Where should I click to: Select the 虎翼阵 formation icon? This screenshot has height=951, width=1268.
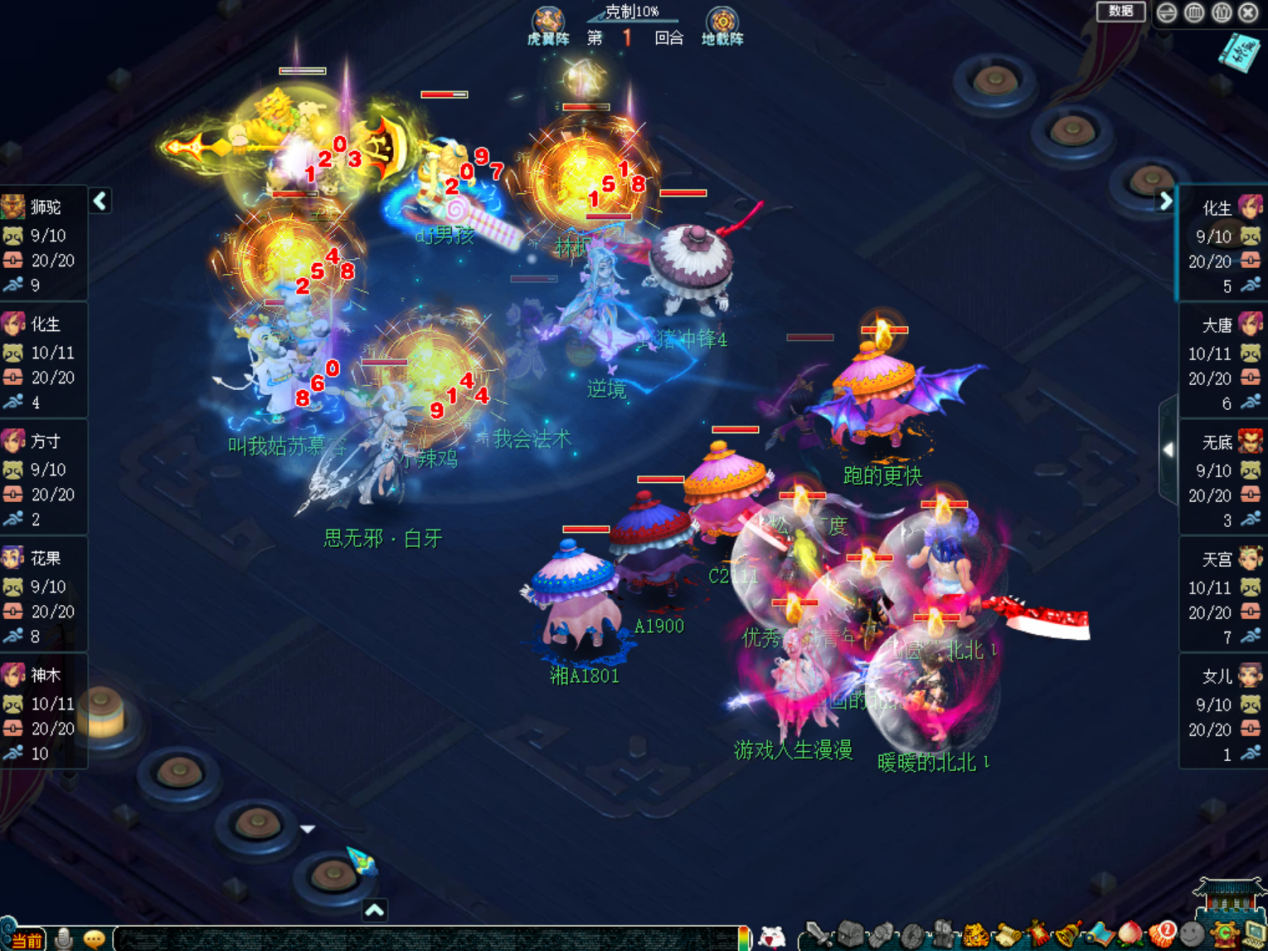pos(548,24)
